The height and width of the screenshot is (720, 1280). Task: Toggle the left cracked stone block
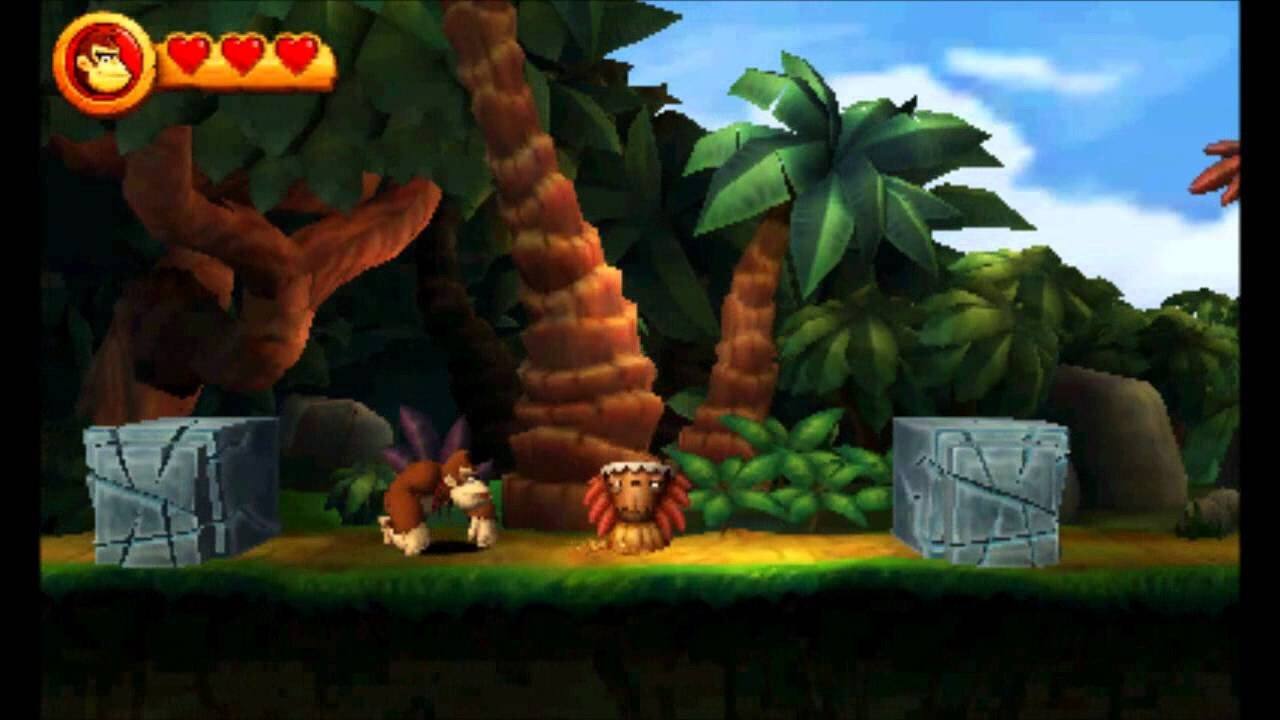point(160,490)
